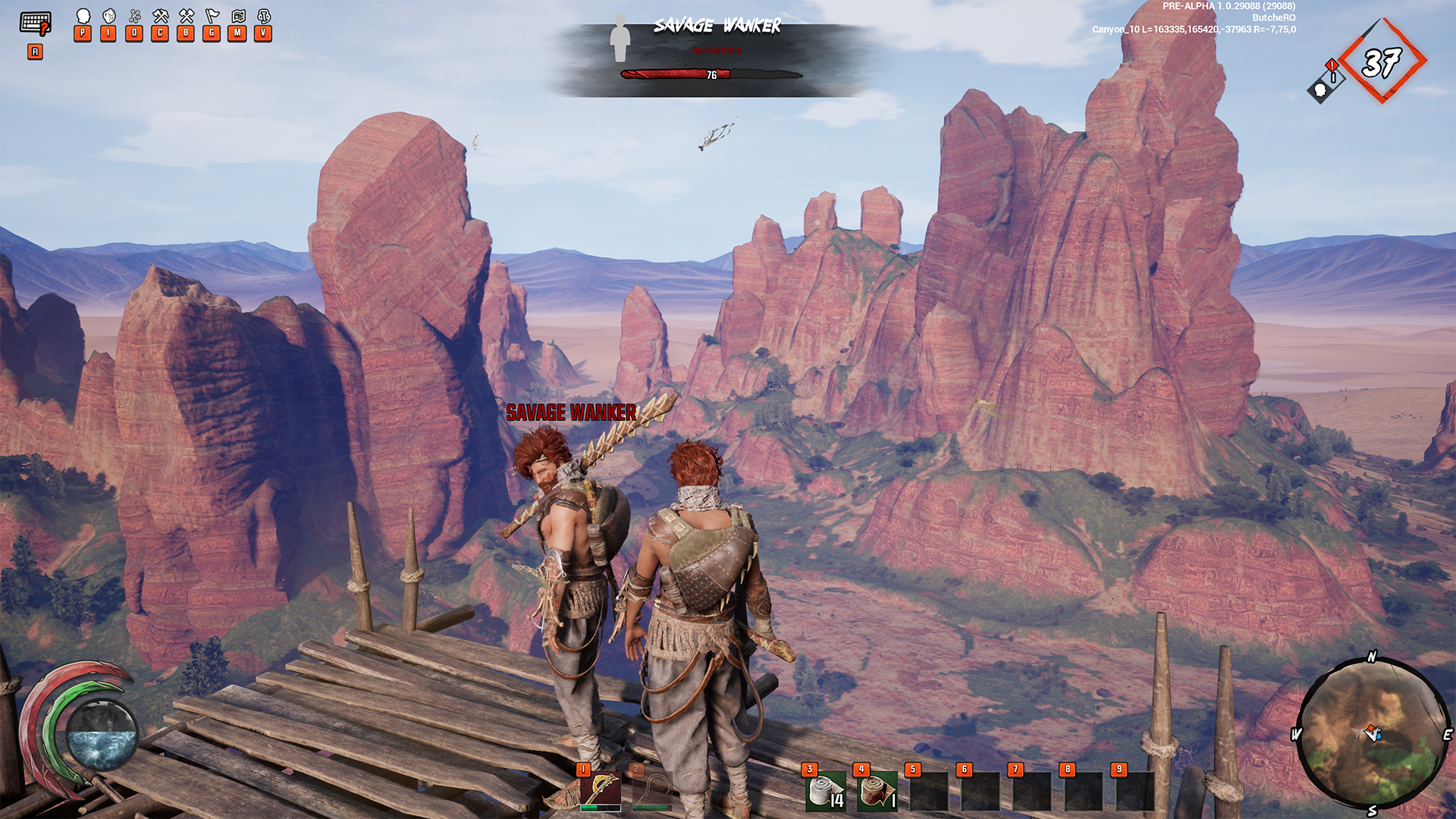Open the inventory bag icon
The width and height of the screenshot is (1456, 819).
tap(109, 17)
